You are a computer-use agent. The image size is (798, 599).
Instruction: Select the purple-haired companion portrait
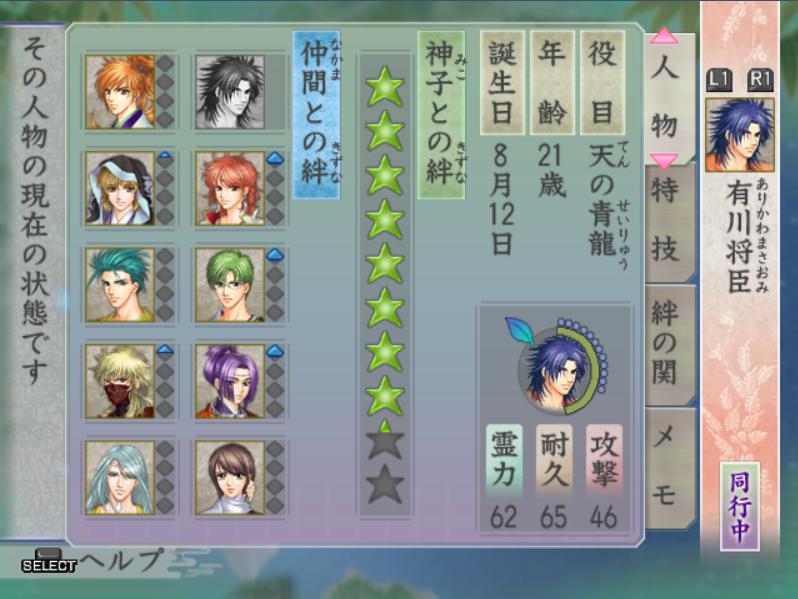coord(229,380)
